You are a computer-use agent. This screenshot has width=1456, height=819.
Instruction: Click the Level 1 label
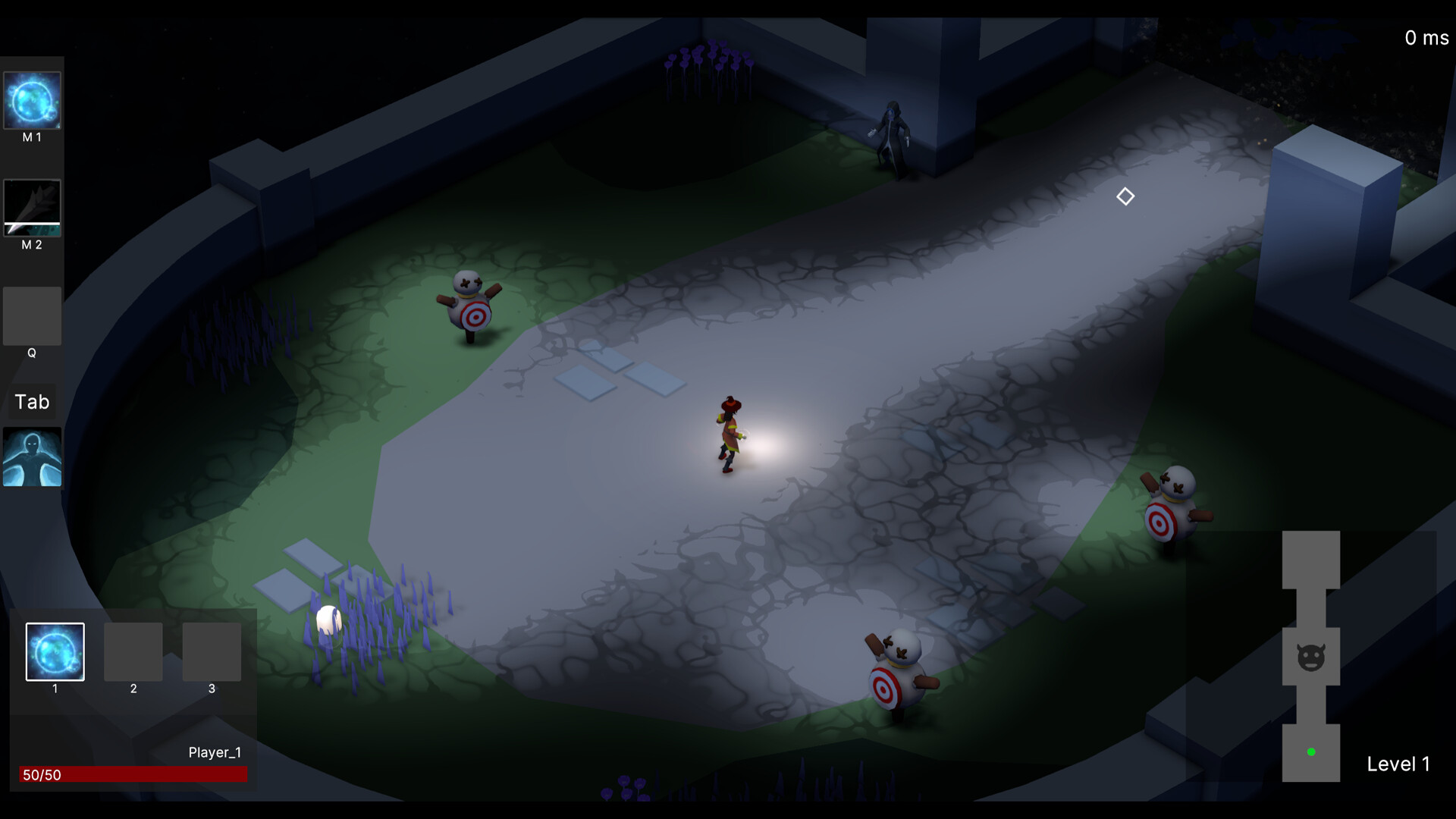coord(1398,764)
